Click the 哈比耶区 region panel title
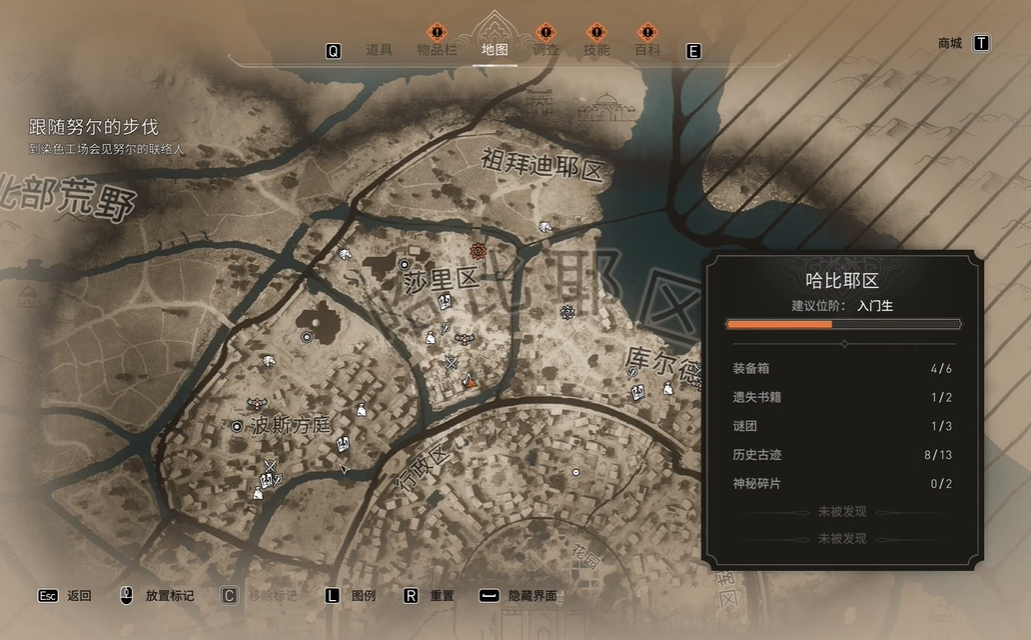Screen dimensions: 1031x640 (x=842, y=281)
